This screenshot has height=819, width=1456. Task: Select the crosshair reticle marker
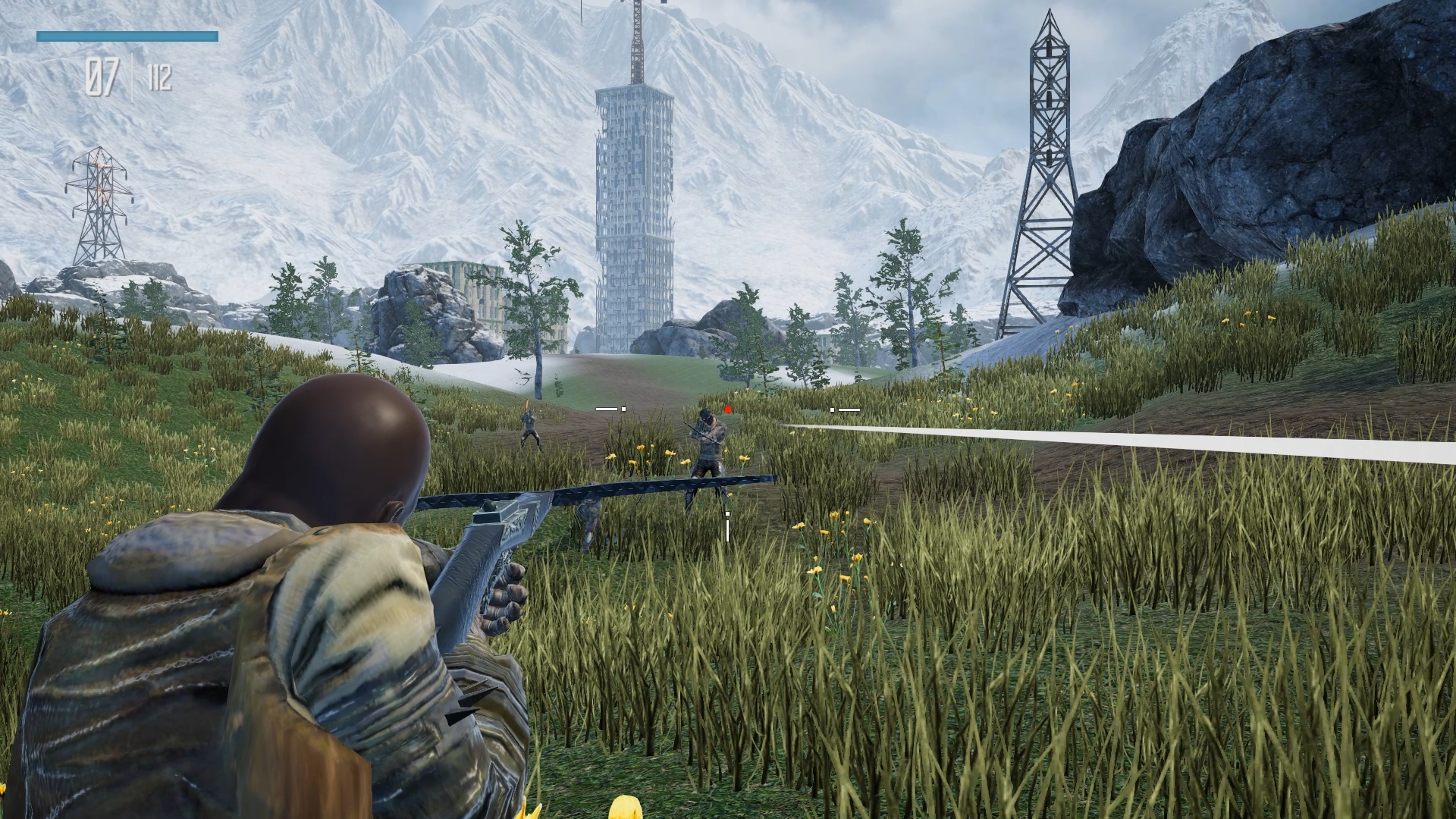[727, 514]
